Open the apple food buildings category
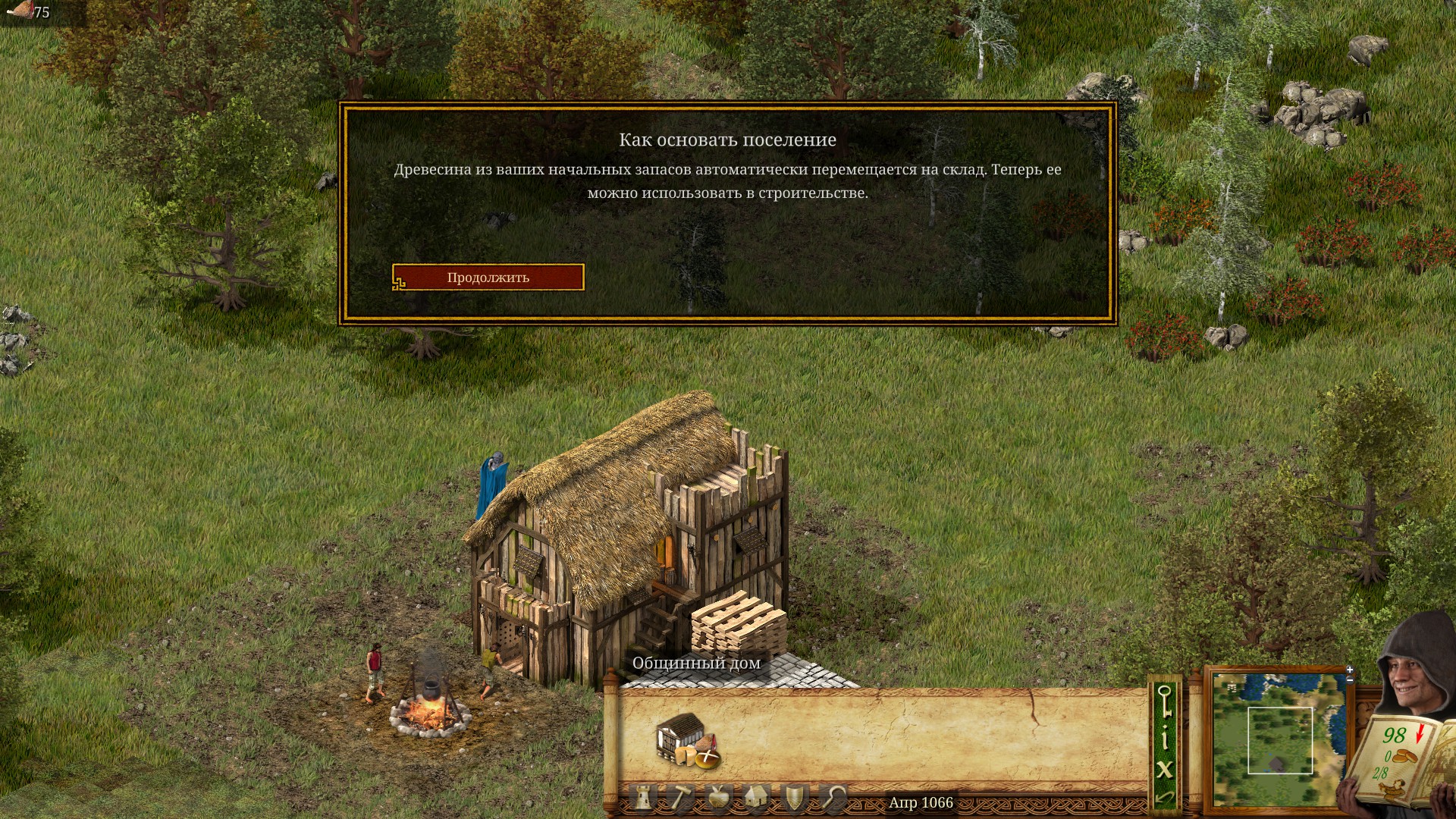Screen dimensions: 1456x819 click(718, 798)
